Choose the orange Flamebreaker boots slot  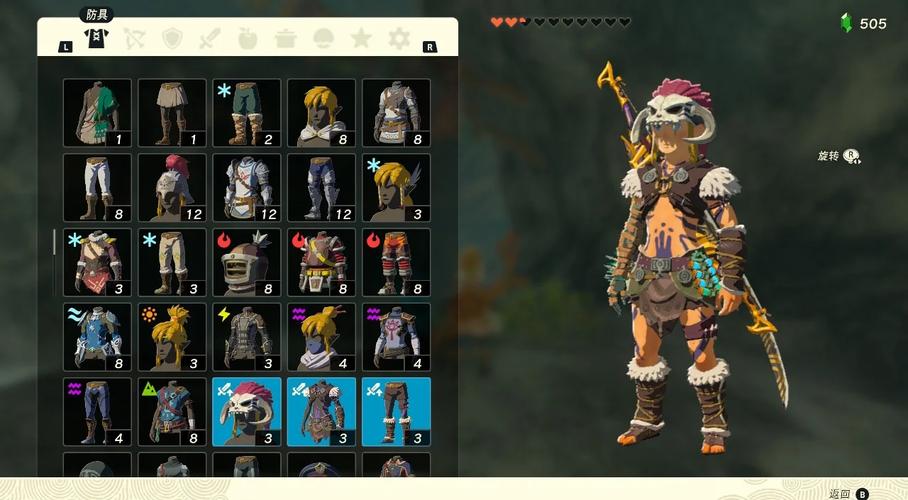[396, 262]
